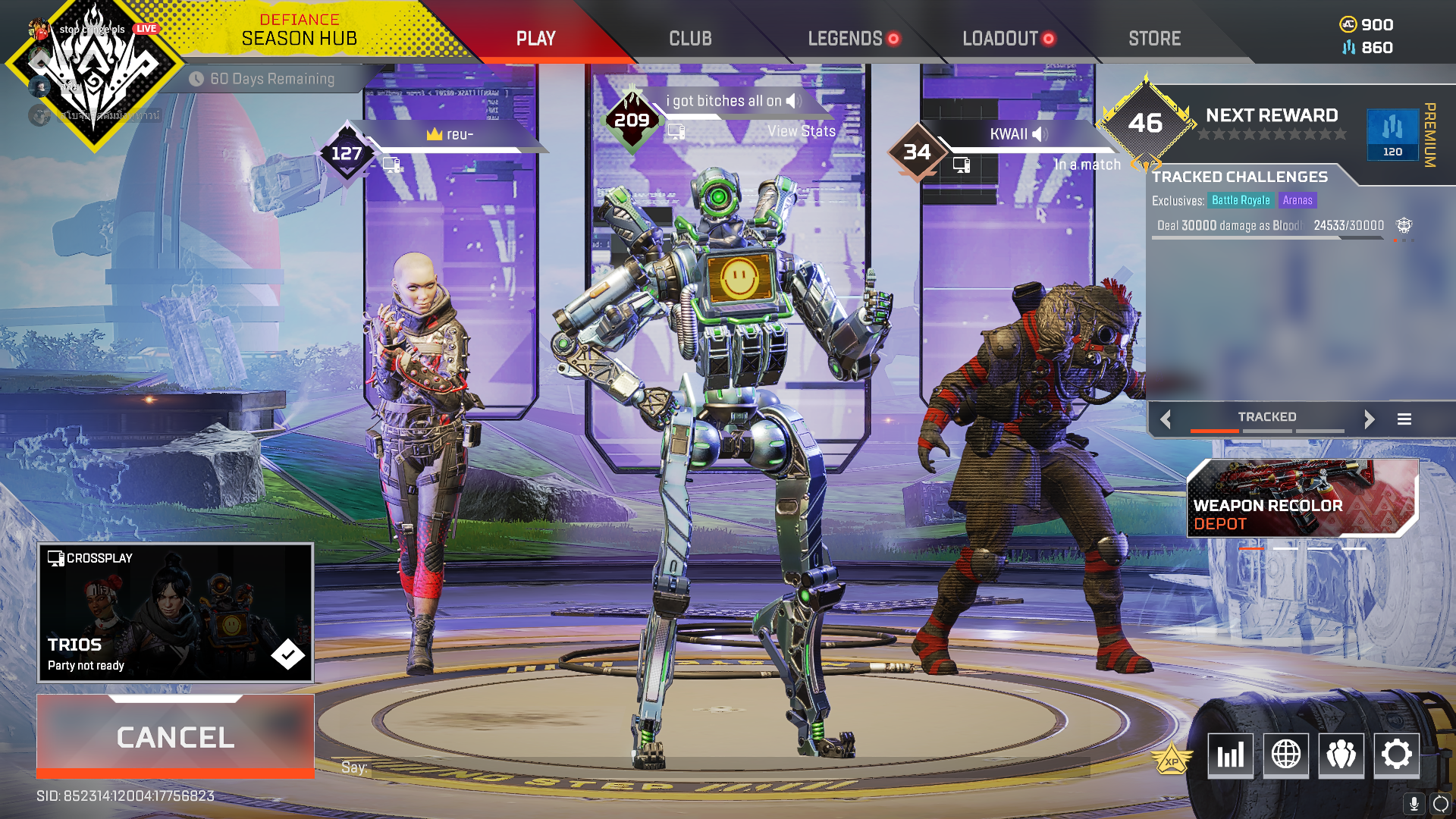
Task: Visit the Store tab
Action: [1154, 39]
